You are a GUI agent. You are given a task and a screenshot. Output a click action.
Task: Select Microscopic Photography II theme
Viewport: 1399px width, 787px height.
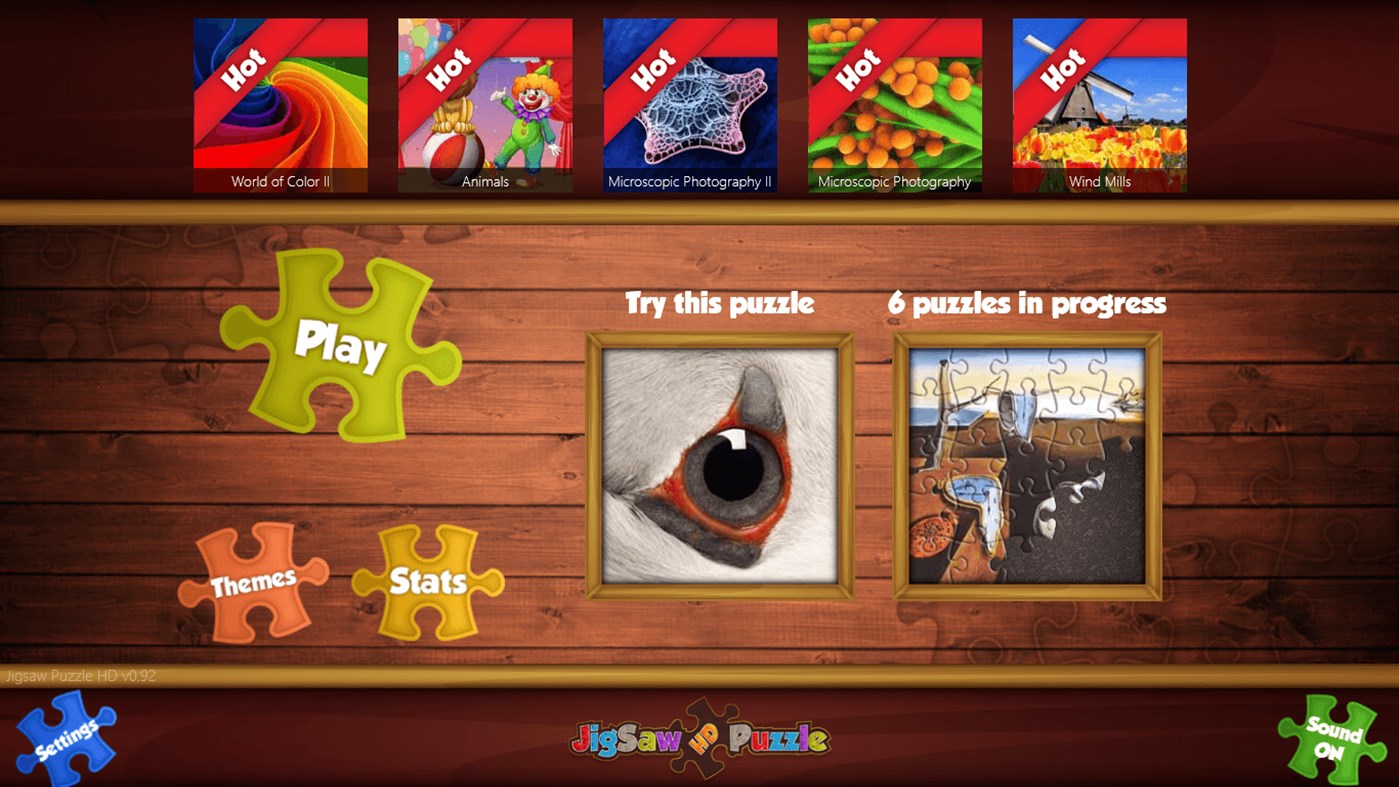[690, 100]
